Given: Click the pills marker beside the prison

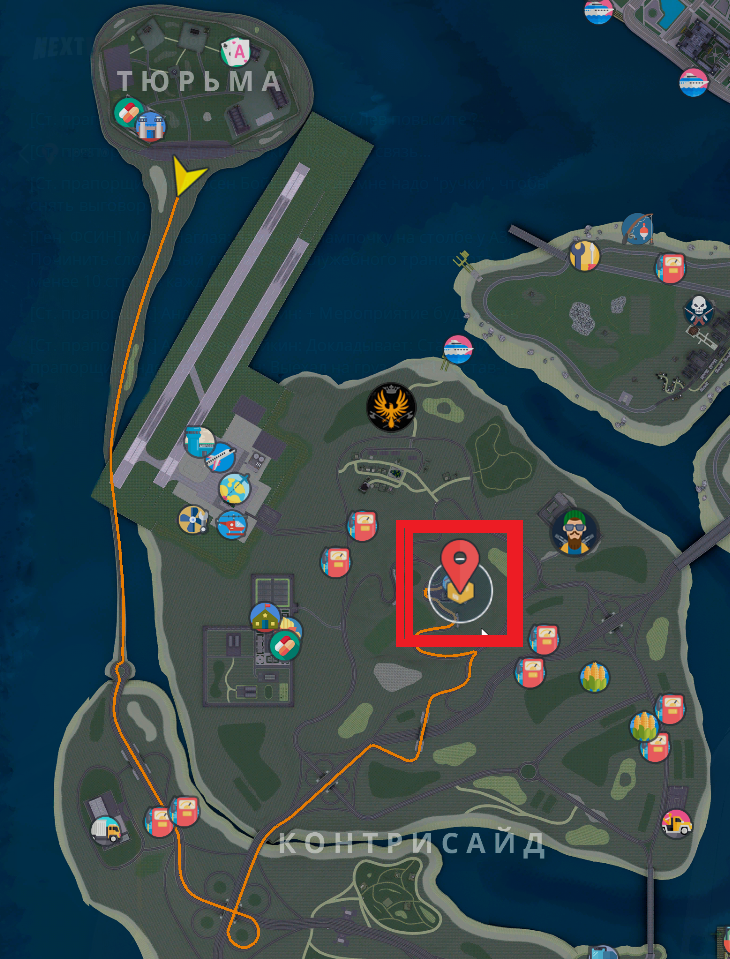Looking at the screenshot, I should click(129, 113).
